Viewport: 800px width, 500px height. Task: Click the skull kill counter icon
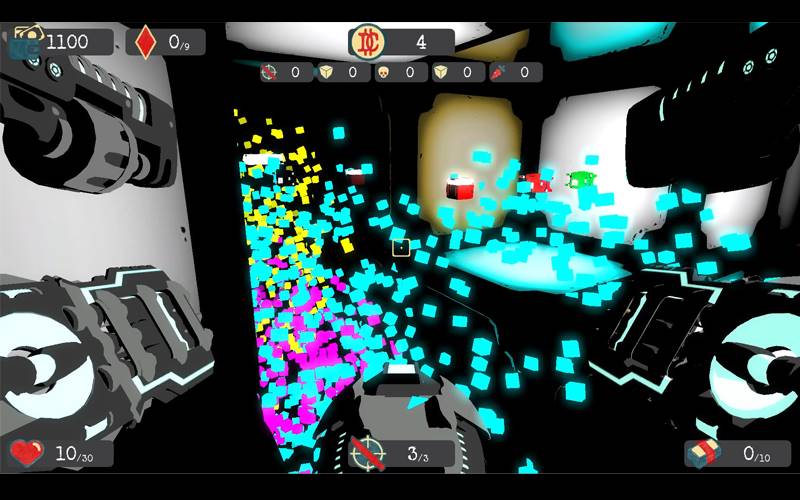coord(384,72)
